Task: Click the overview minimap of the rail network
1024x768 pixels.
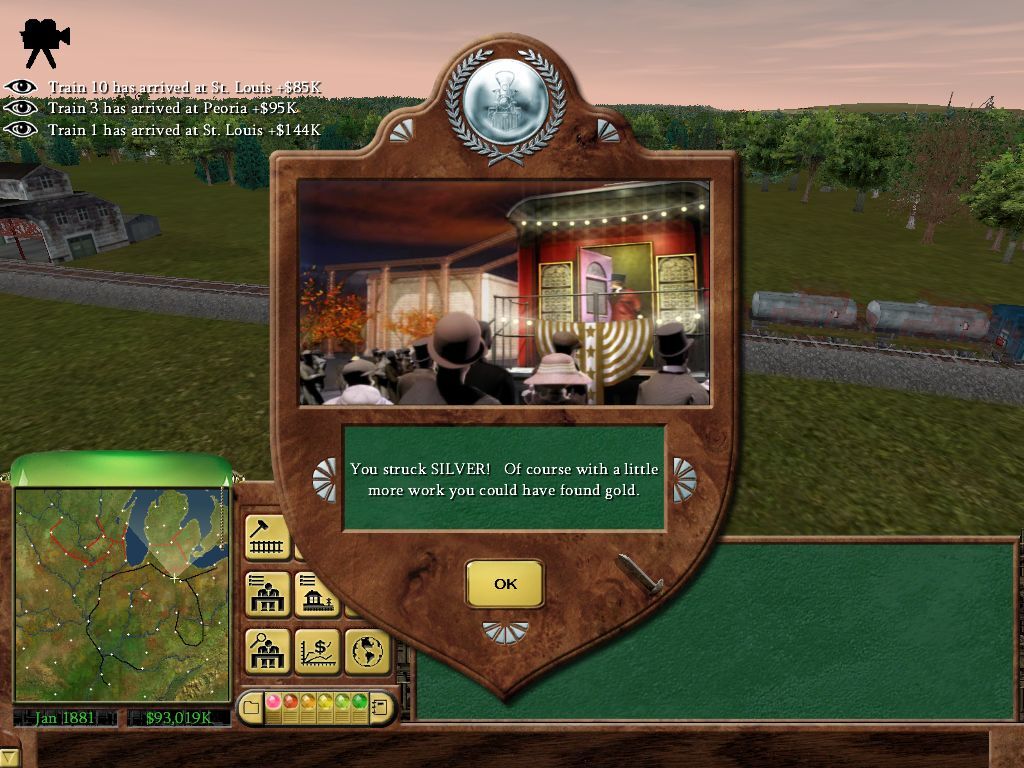Action: click(121, 594)
